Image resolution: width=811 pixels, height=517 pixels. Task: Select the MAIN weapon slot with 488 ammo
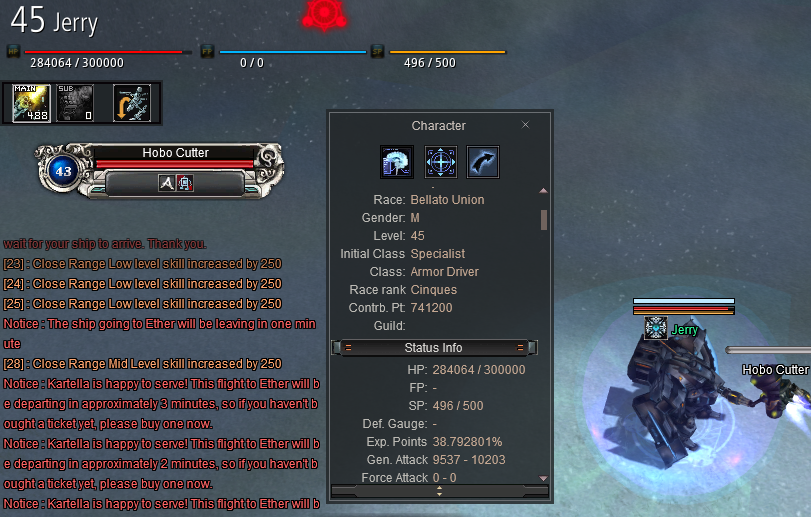point(32,104)
